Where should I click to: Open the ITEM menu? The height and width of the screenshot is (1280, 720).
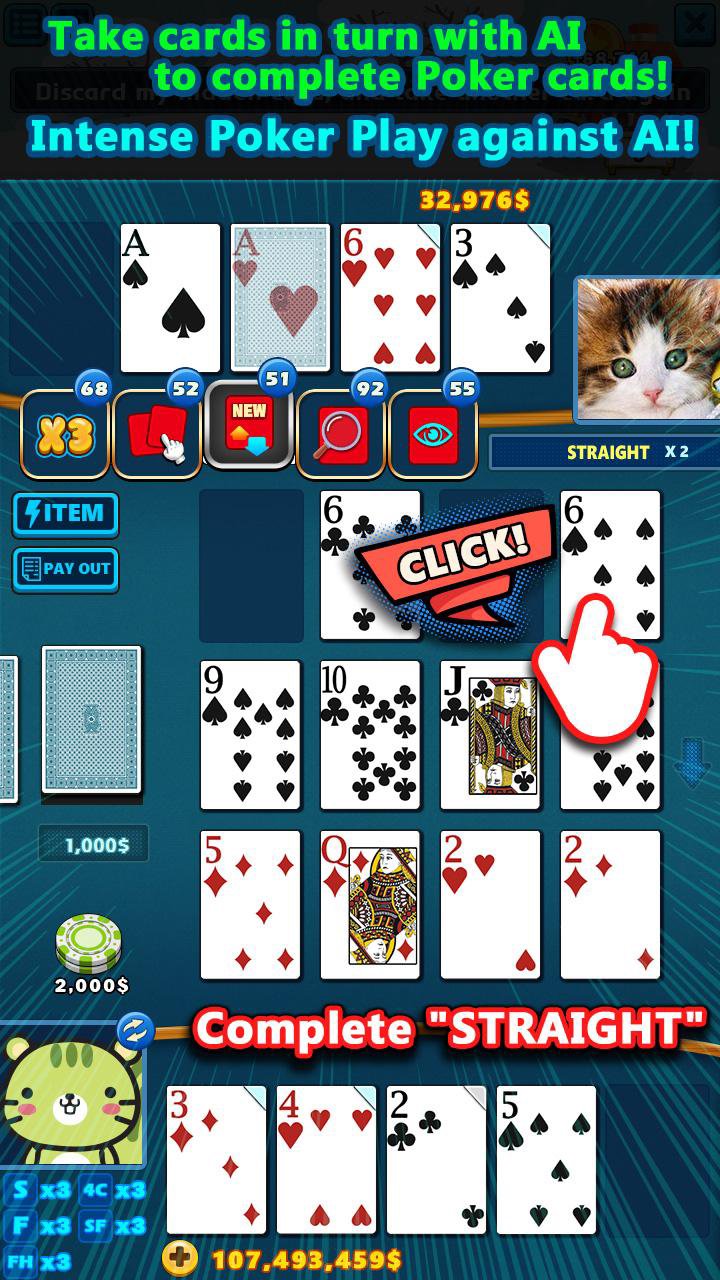point(65,514)
